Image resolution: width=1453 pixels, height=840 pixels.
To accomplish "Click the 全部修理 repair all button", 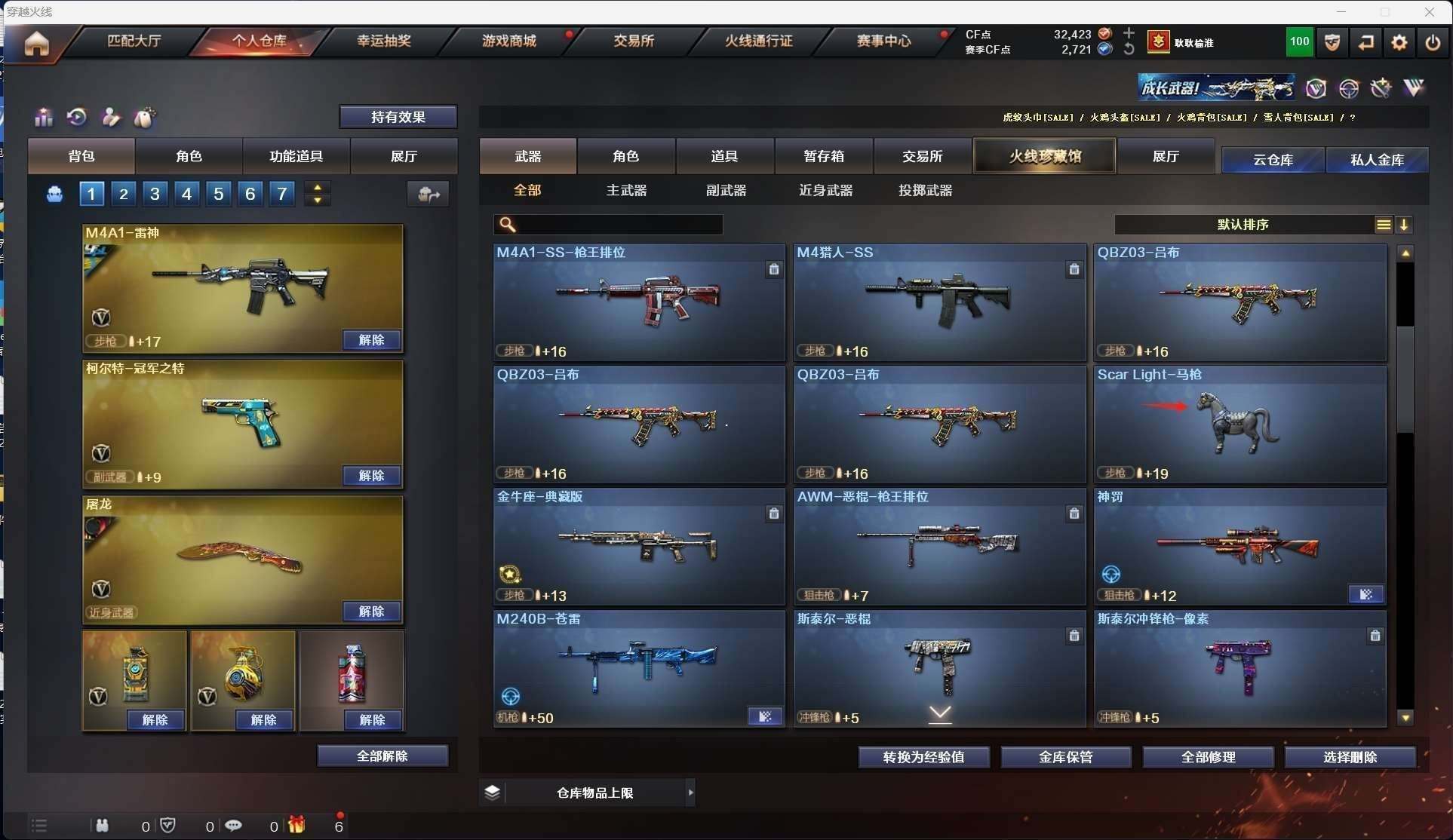I will [x=1208, y=757].
